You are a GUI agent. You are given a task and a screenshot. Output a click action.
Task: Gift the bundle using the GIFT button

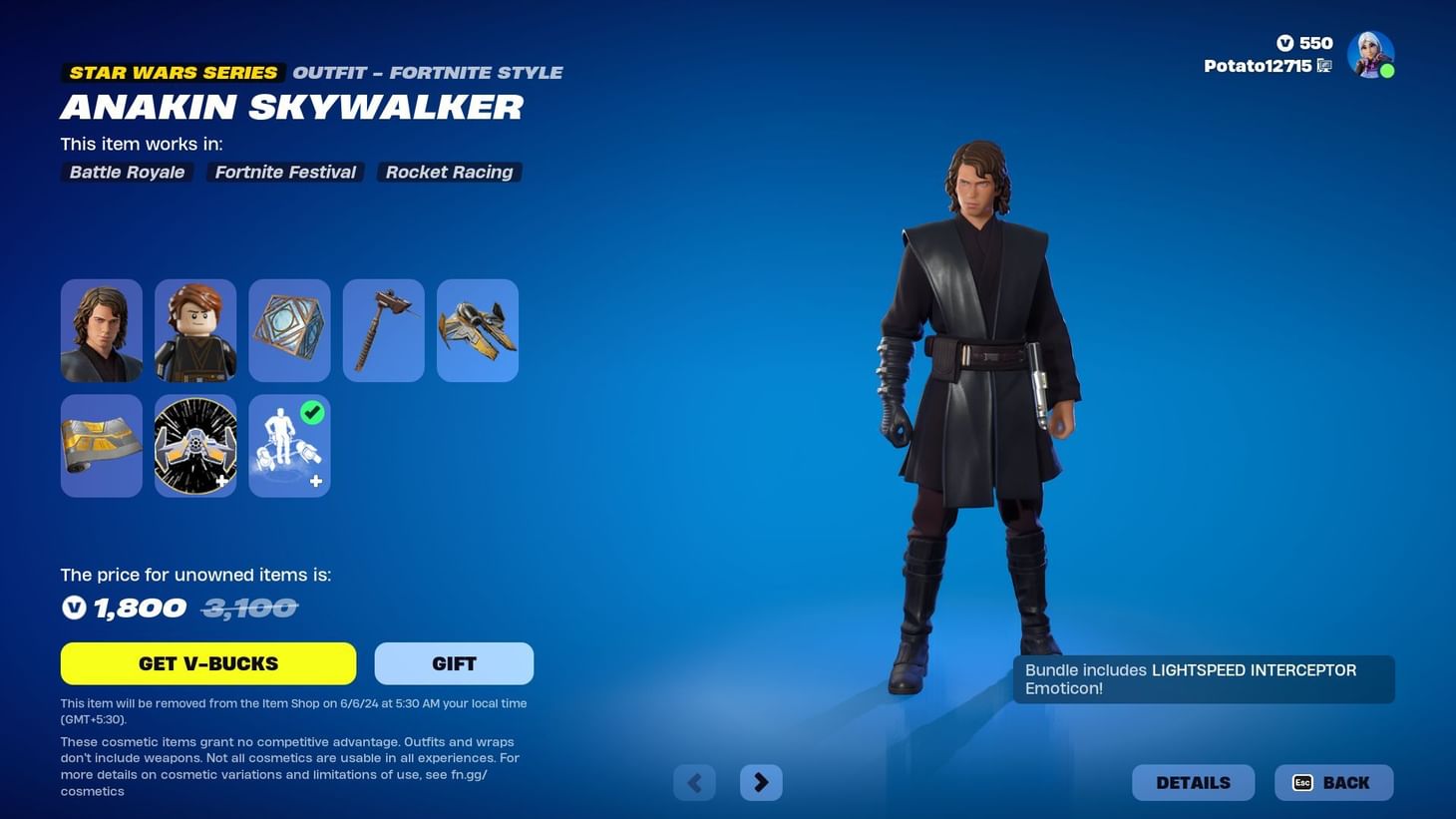[x=454, y=662]
